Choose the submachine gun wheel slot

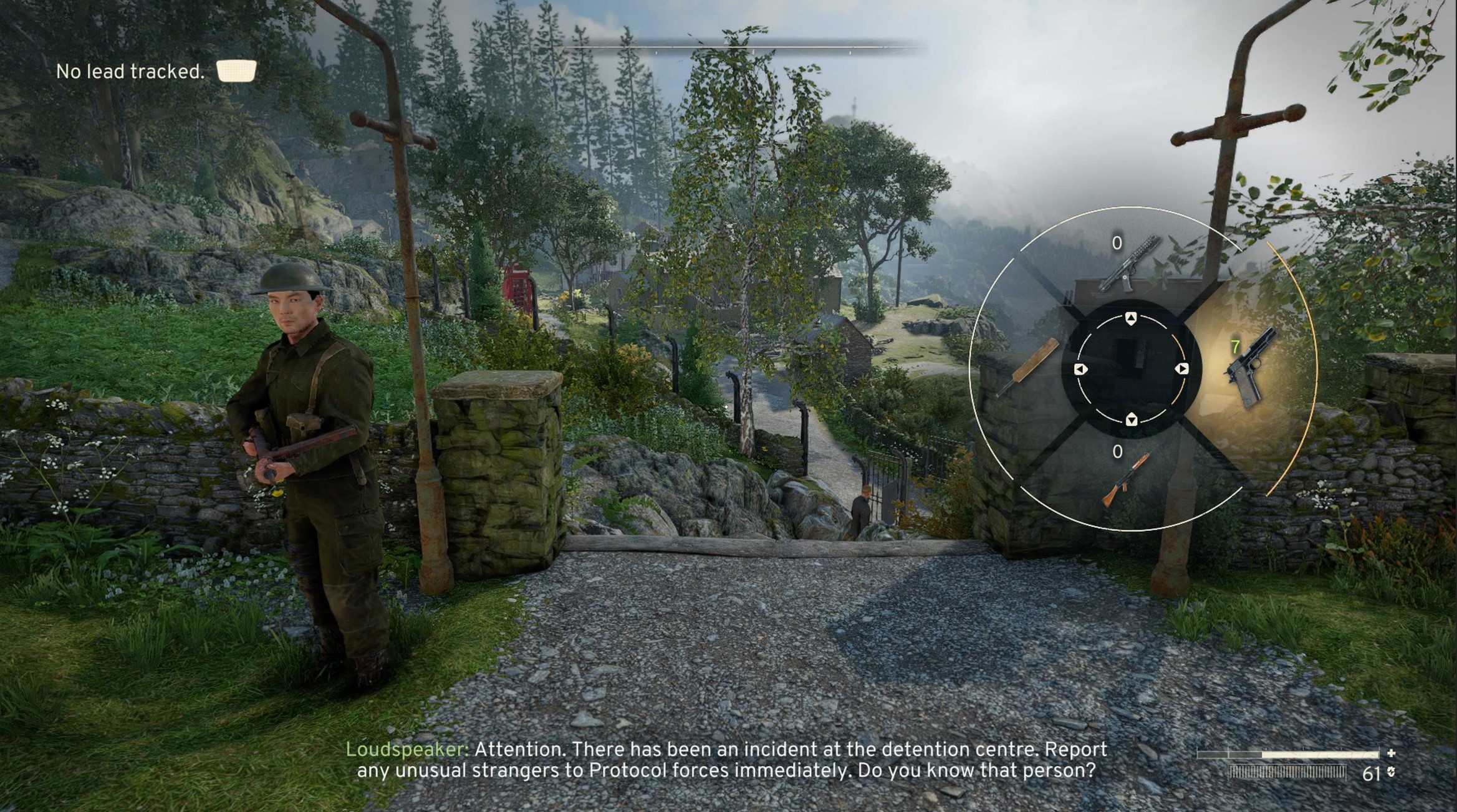click(1128, 264)
